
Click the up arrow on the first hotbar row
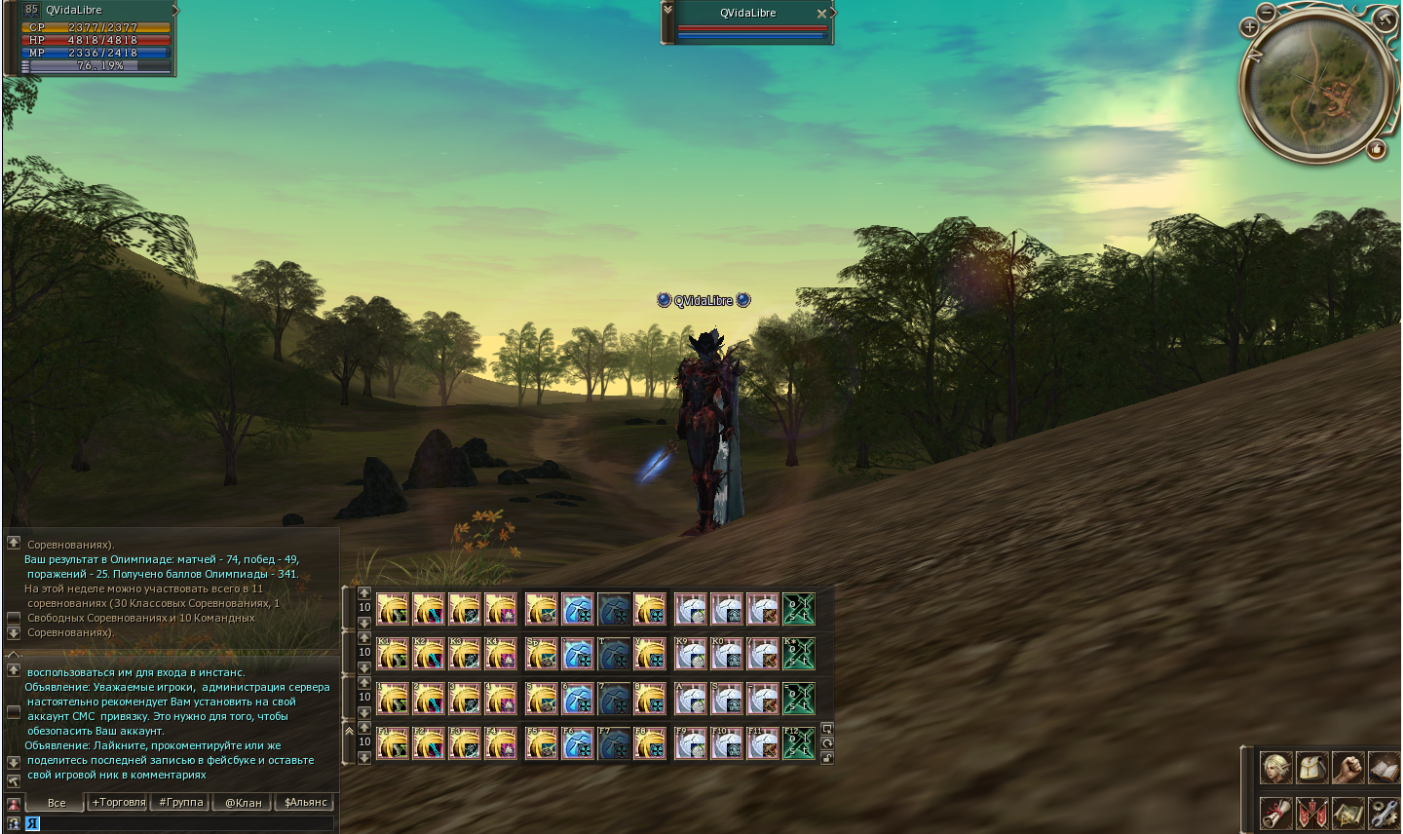click(x=362, y=594)
